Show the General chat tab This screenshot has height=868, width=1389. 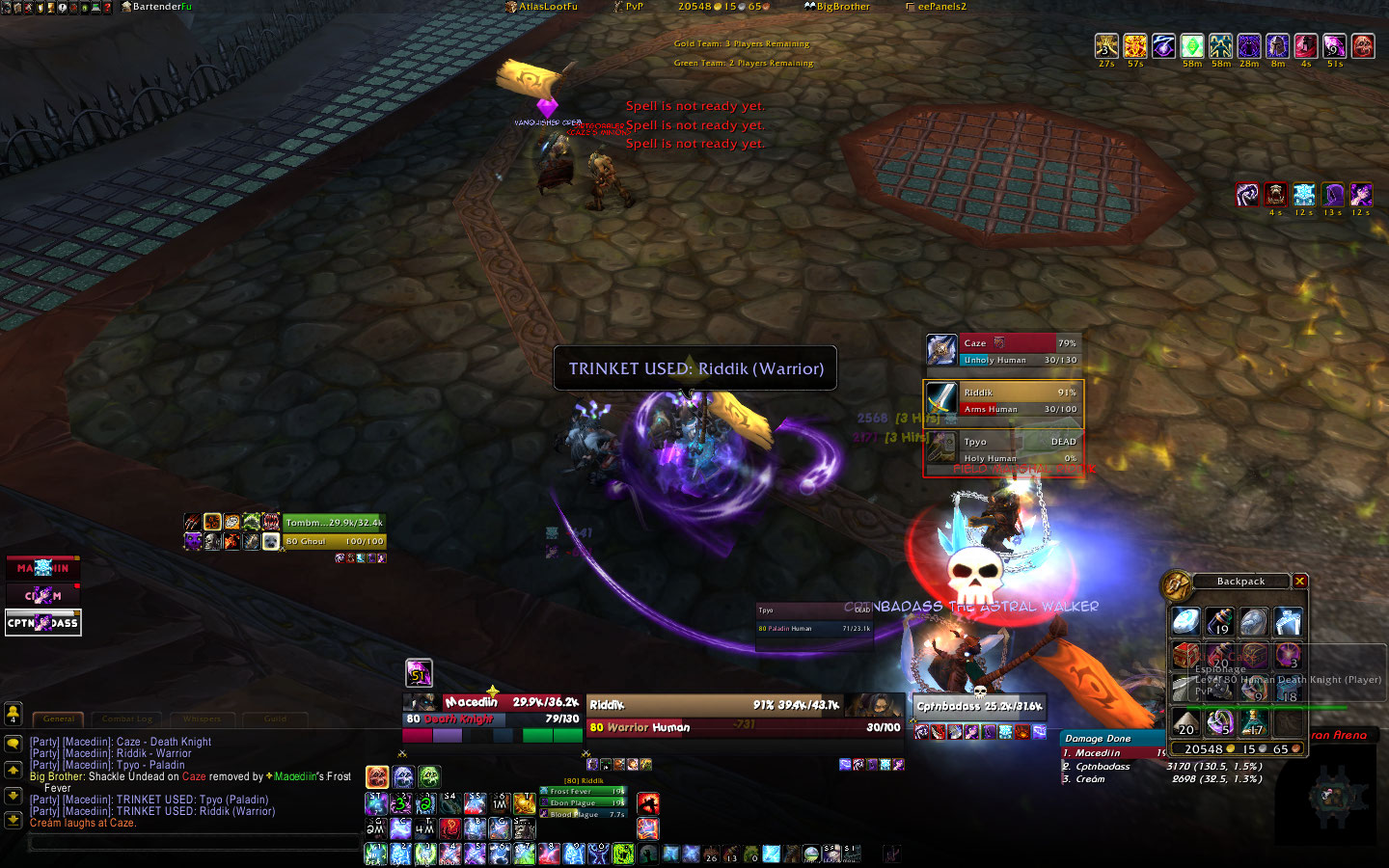click(59, 719)
